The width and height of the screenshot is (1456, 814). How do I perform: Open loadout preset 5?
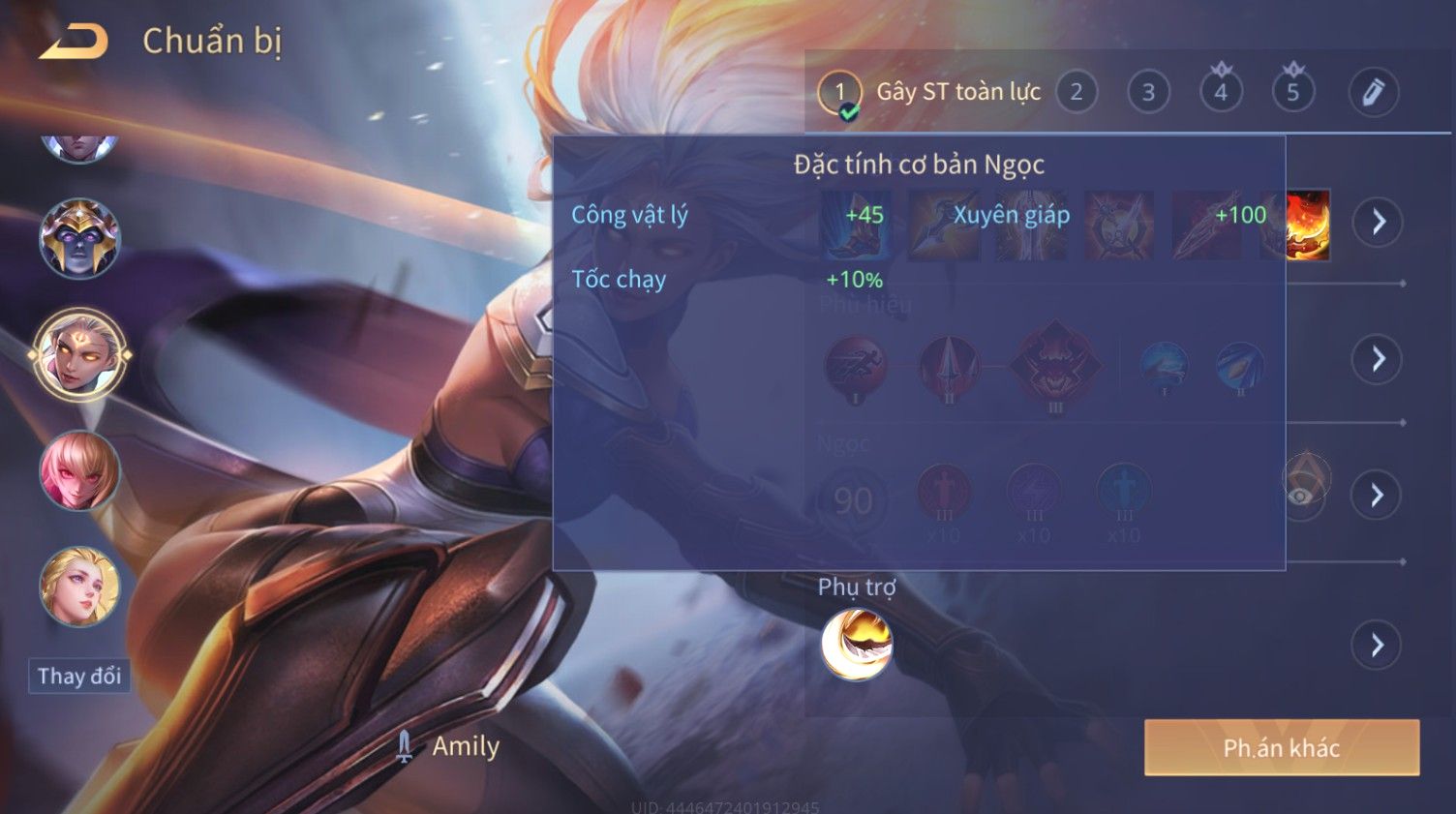tap(1292, 92)
